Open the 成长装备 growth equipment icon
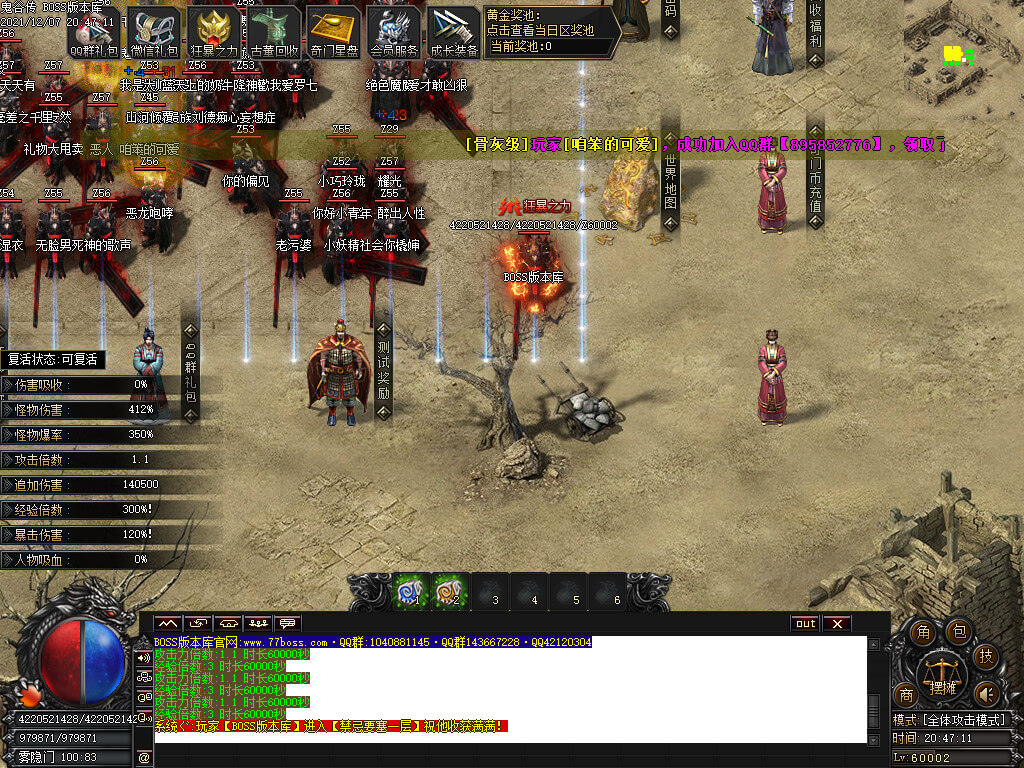Screen dimensions: 1024x768 [x=454, y=30]
